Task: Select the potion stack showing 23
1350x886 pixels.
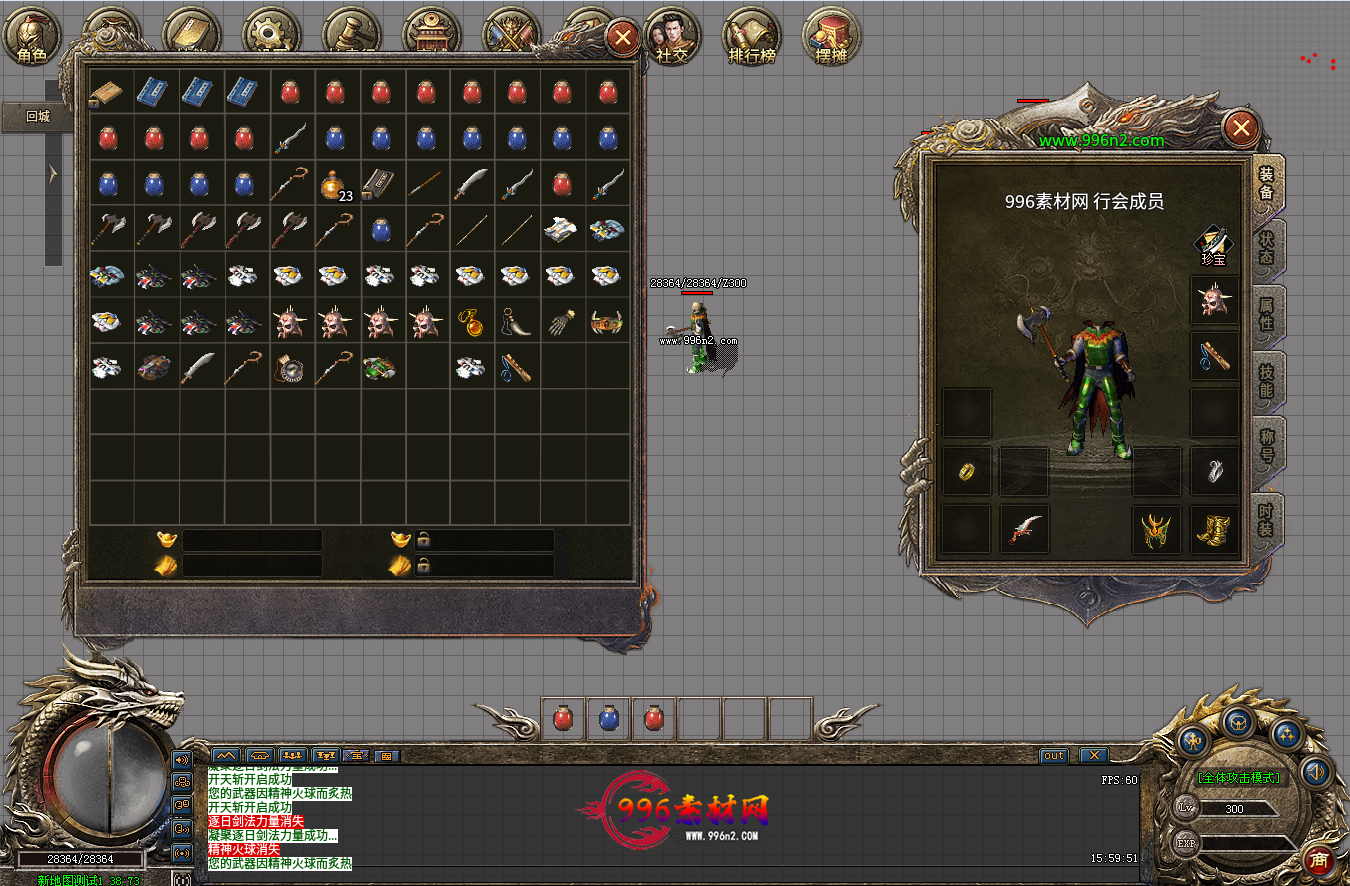Action: point(334,185)
